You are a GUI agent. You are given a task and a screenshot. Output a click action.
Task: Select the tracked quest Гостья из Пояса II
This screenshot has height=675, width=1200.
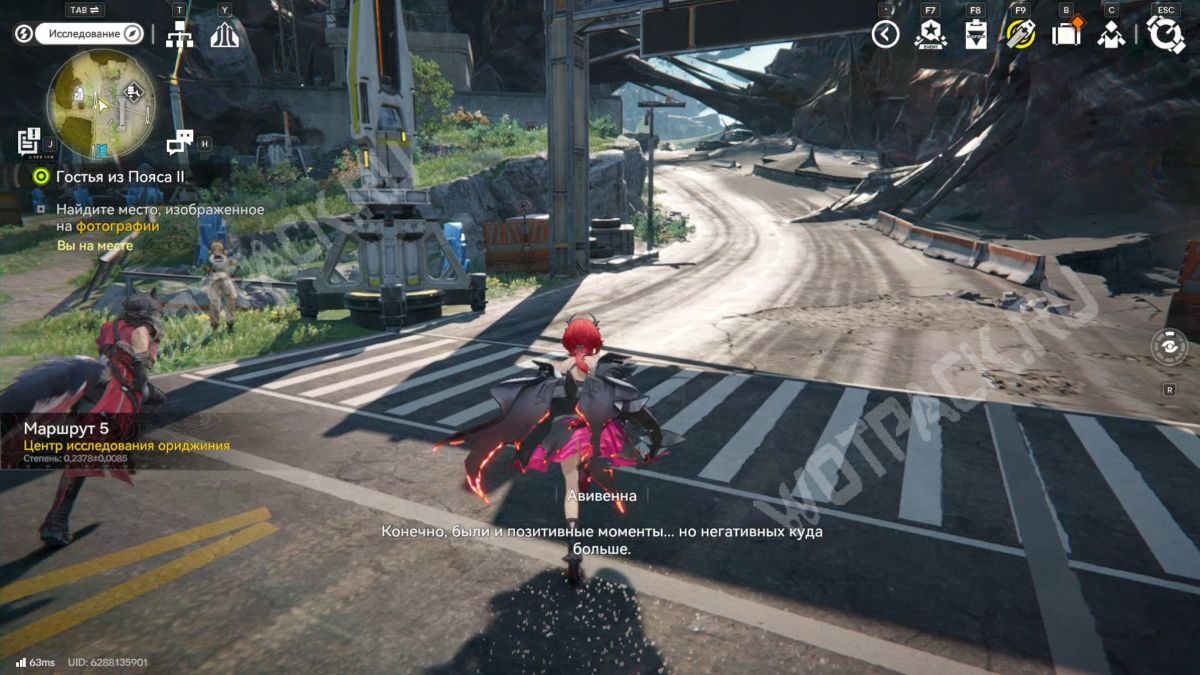[x=120, y=176]
